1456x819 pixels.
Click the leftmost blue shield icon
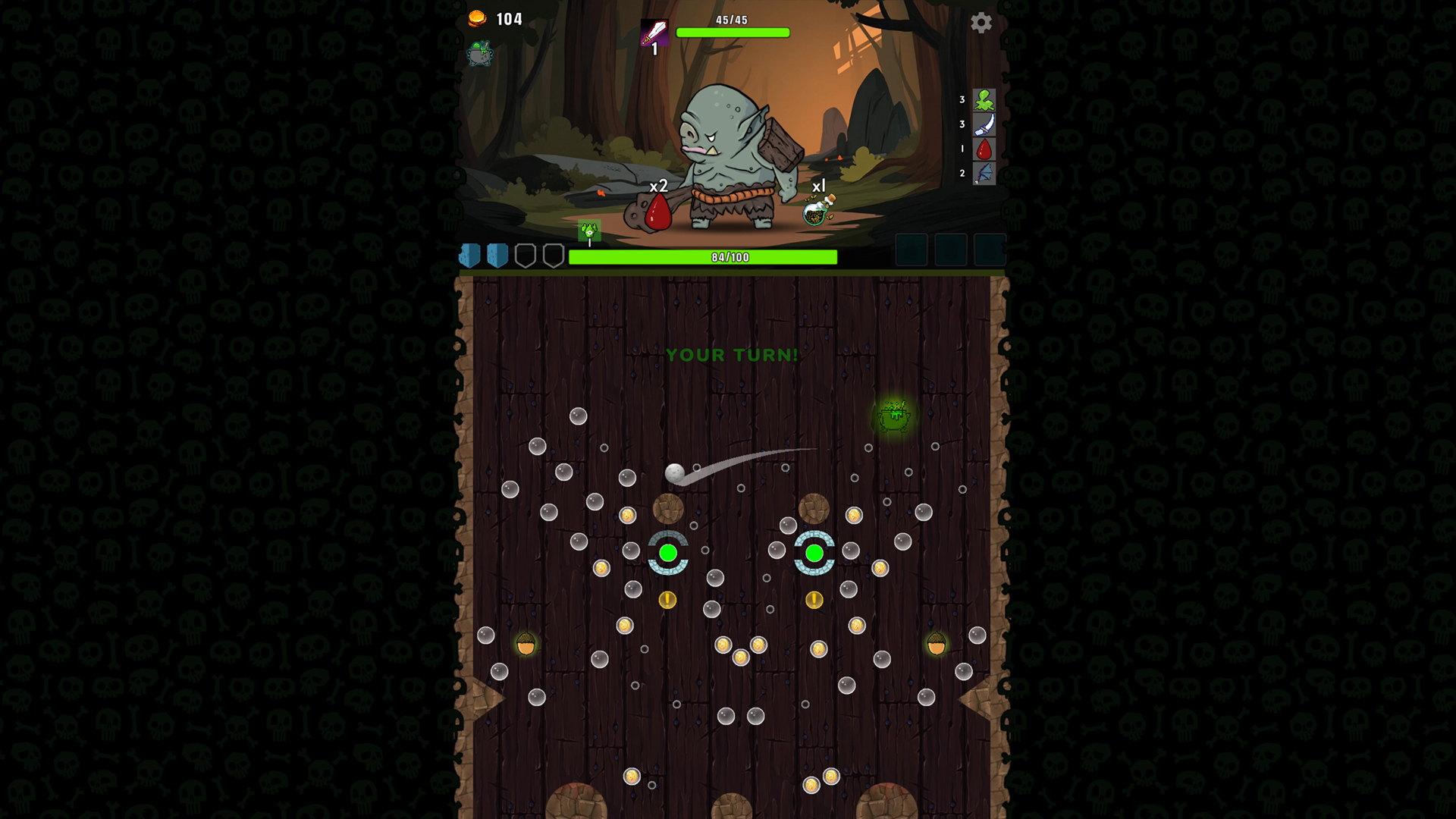click(469, 256)
